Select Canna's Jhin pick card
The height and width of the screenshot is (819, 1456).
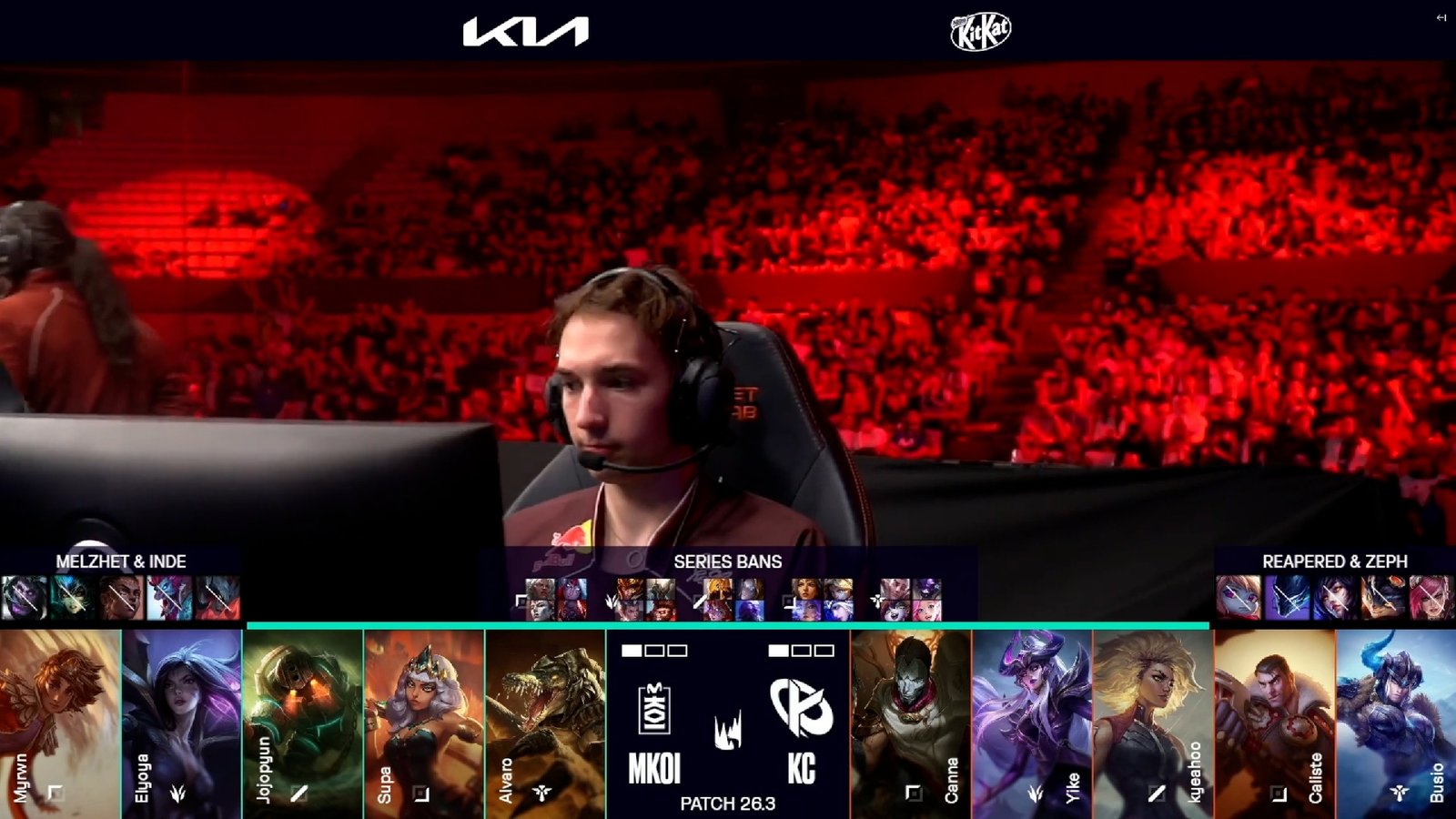tap(910, 723)
